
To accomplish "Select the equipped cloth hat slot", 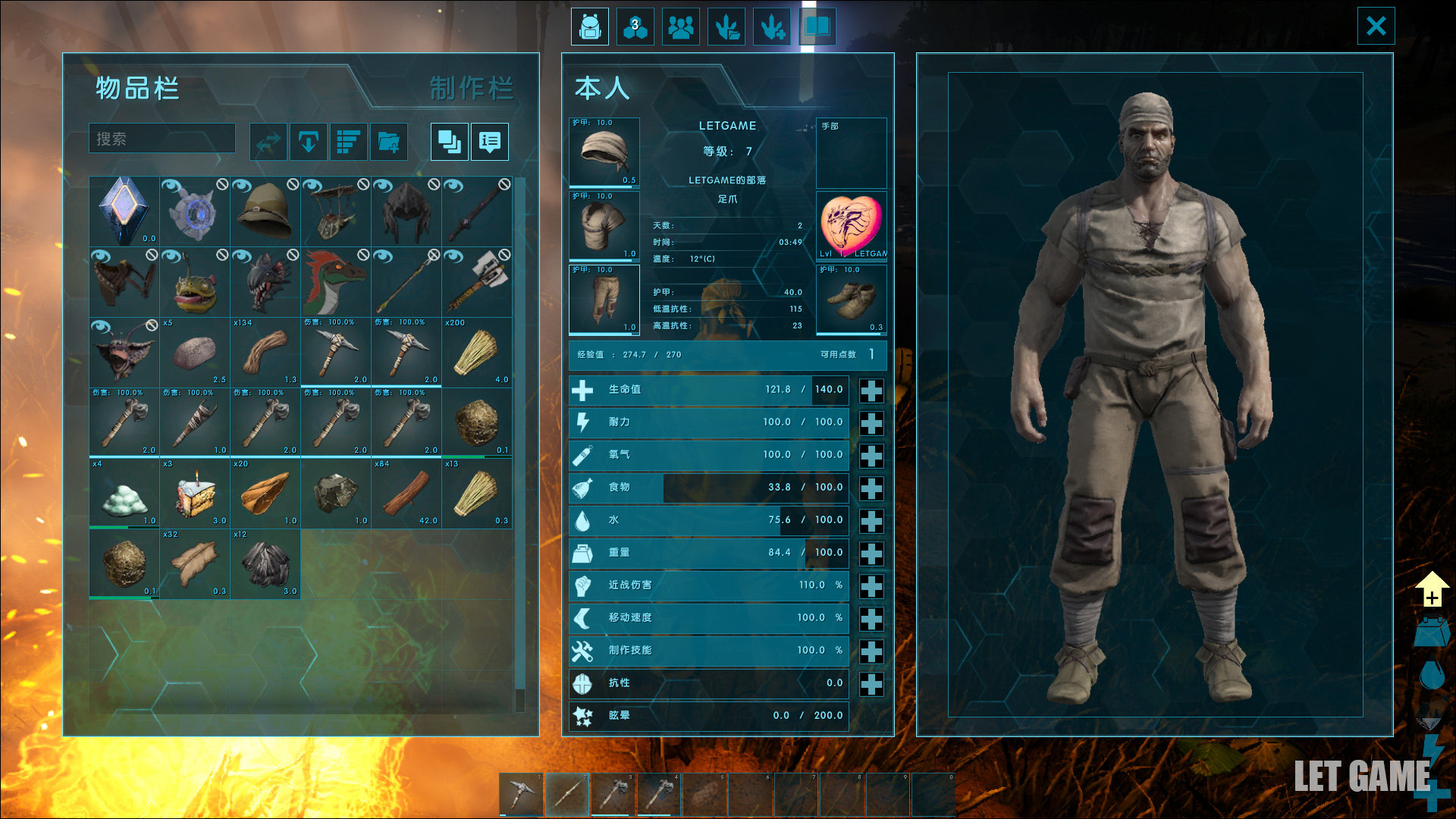I will coord(604,152).
